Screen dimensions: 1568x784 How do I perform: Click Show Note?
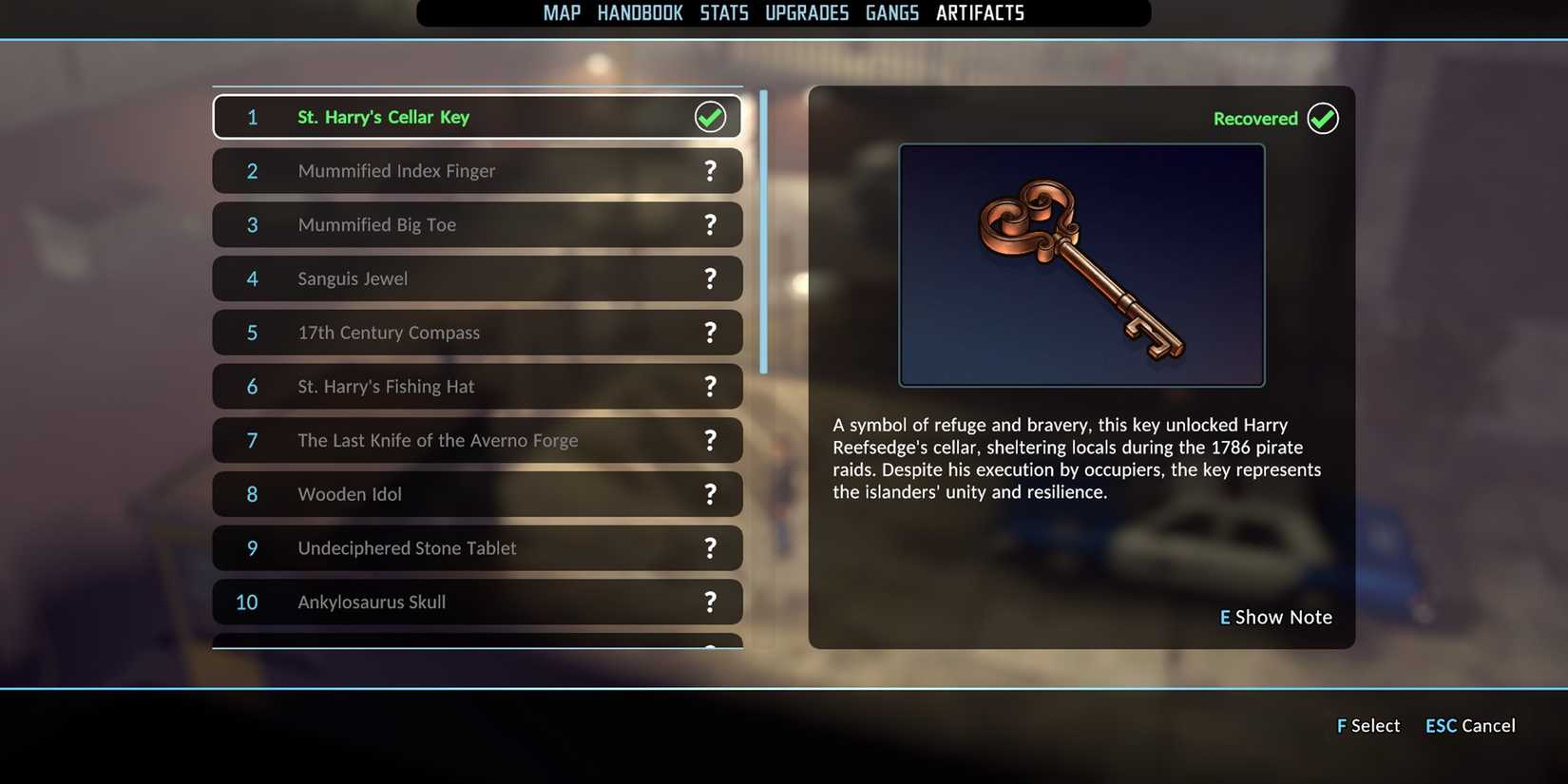tap(1275, 617)
